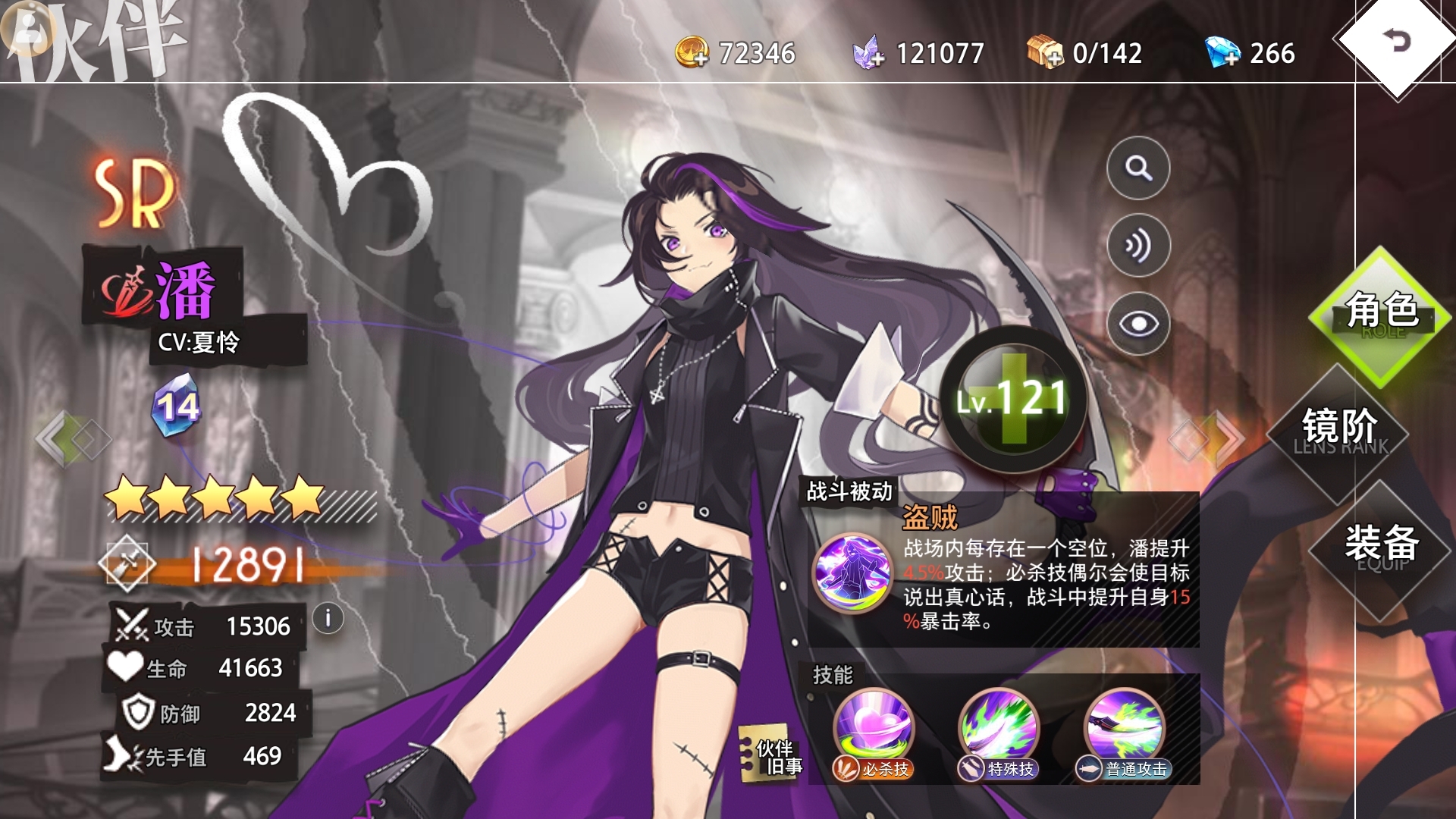Open the magnifying glass inspect view
This screenshot has height=819, width=1456.
[x=1137, y=168]
